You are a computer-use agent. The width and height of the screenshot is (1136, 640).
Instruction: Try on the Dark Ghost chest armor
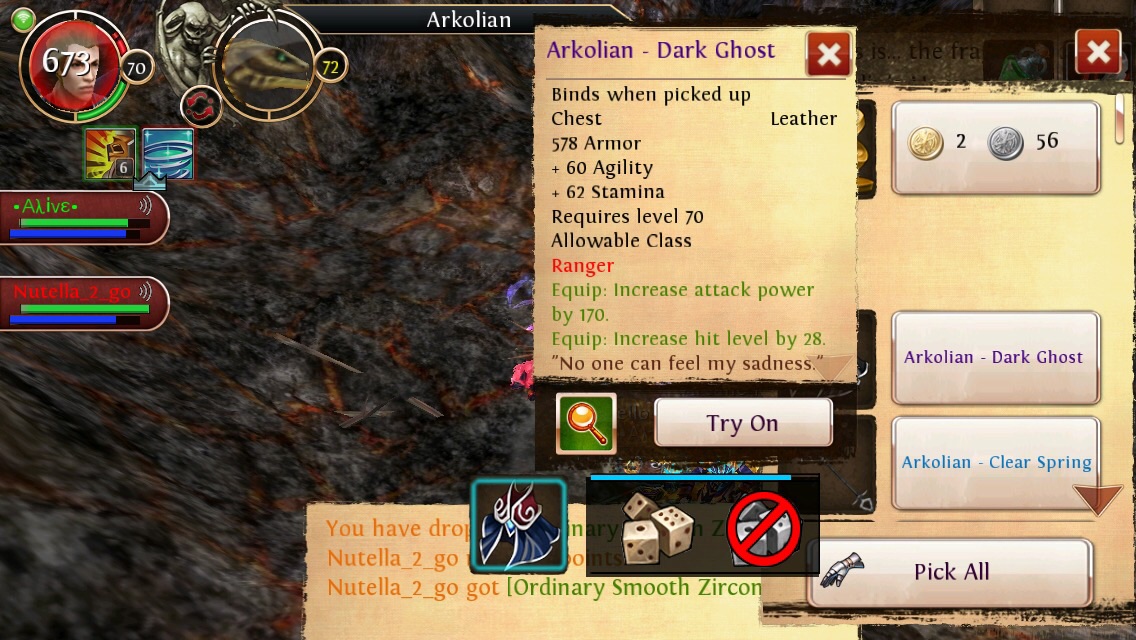[743, 423]
